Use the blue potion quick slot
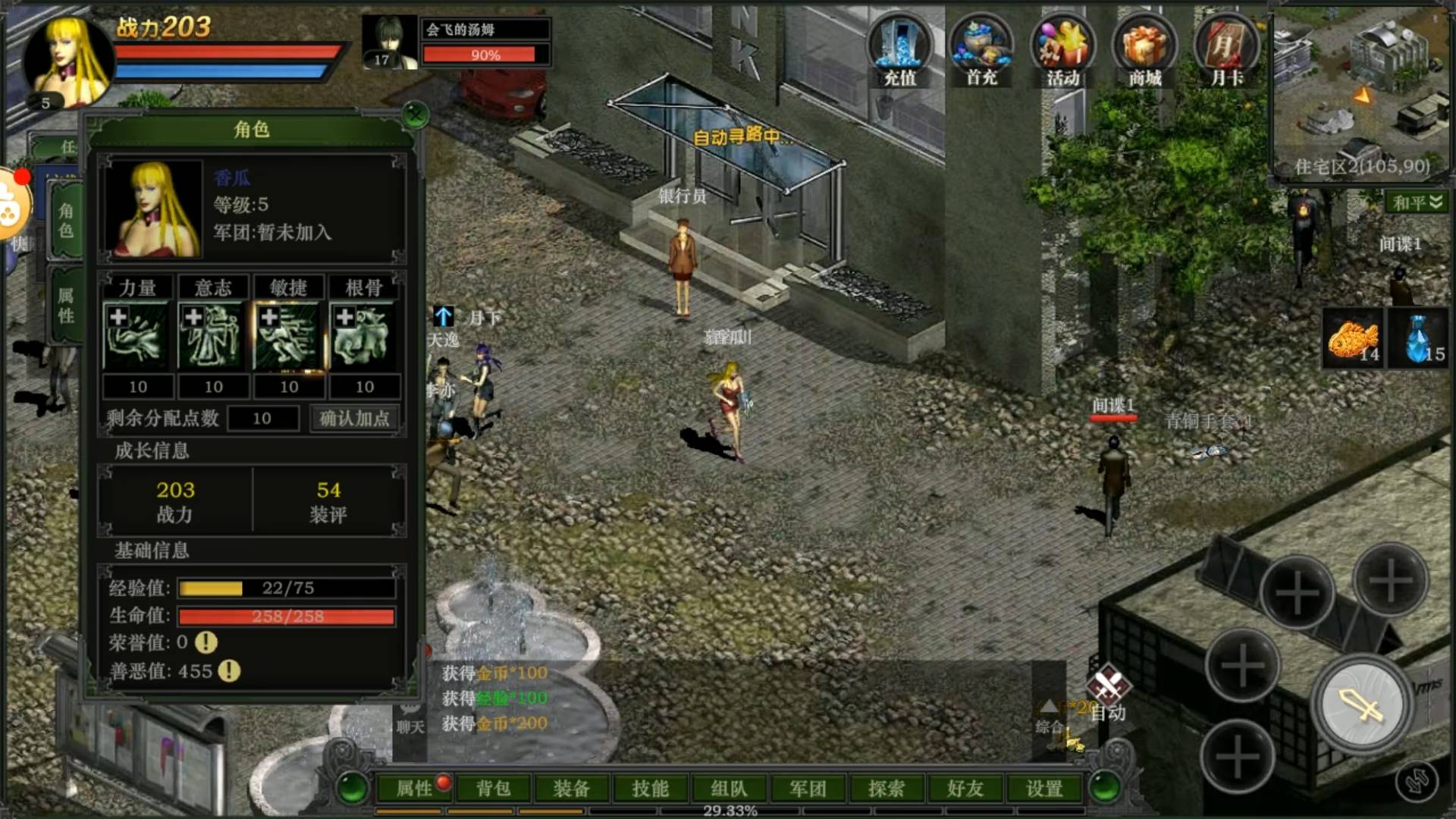 pos(1420,340)
